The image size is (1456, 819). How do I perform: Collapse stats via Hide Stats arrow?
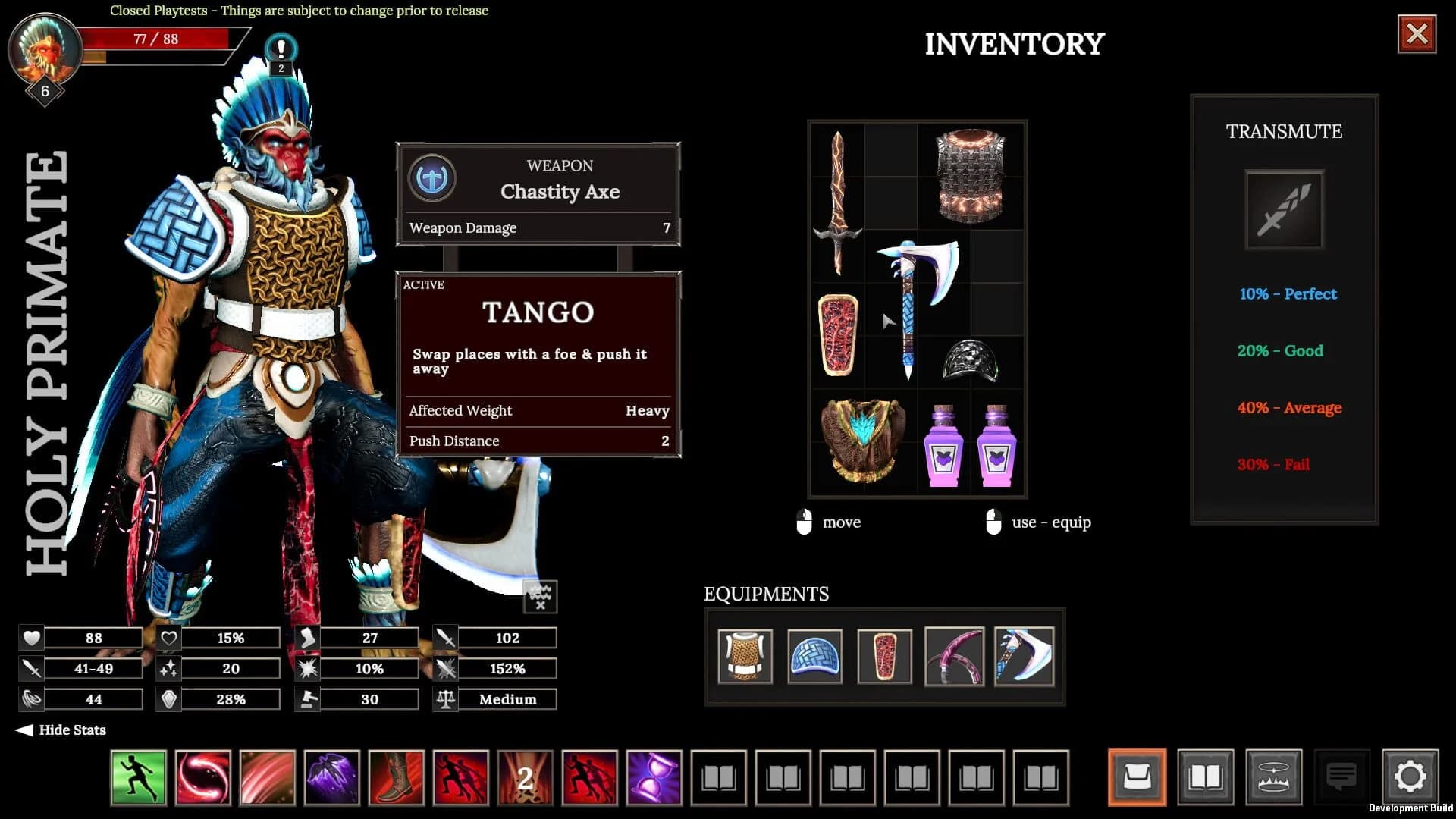[25, 730]
